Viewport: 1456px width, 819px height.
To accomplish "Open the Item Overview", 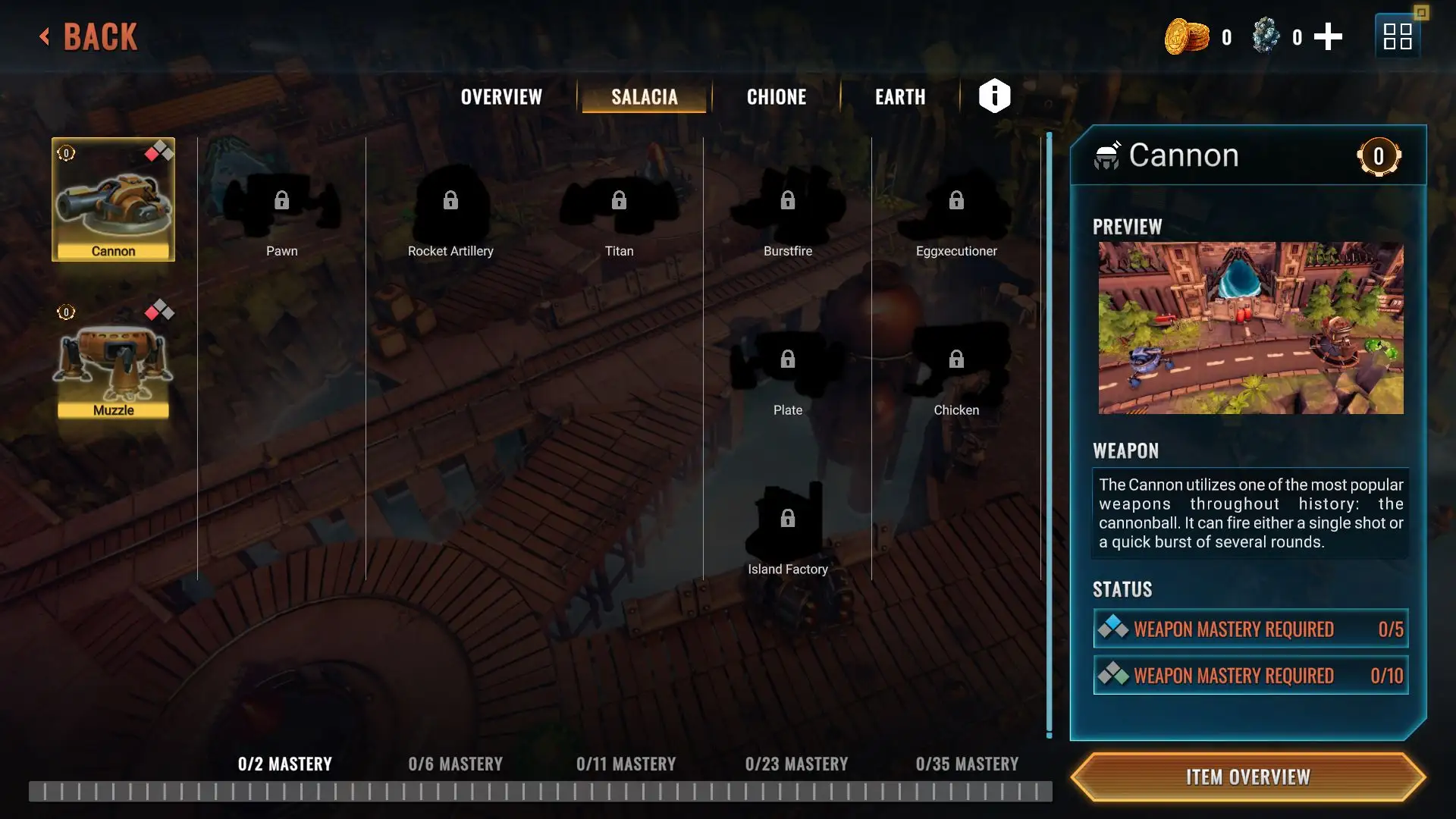I will [1248, 777].
